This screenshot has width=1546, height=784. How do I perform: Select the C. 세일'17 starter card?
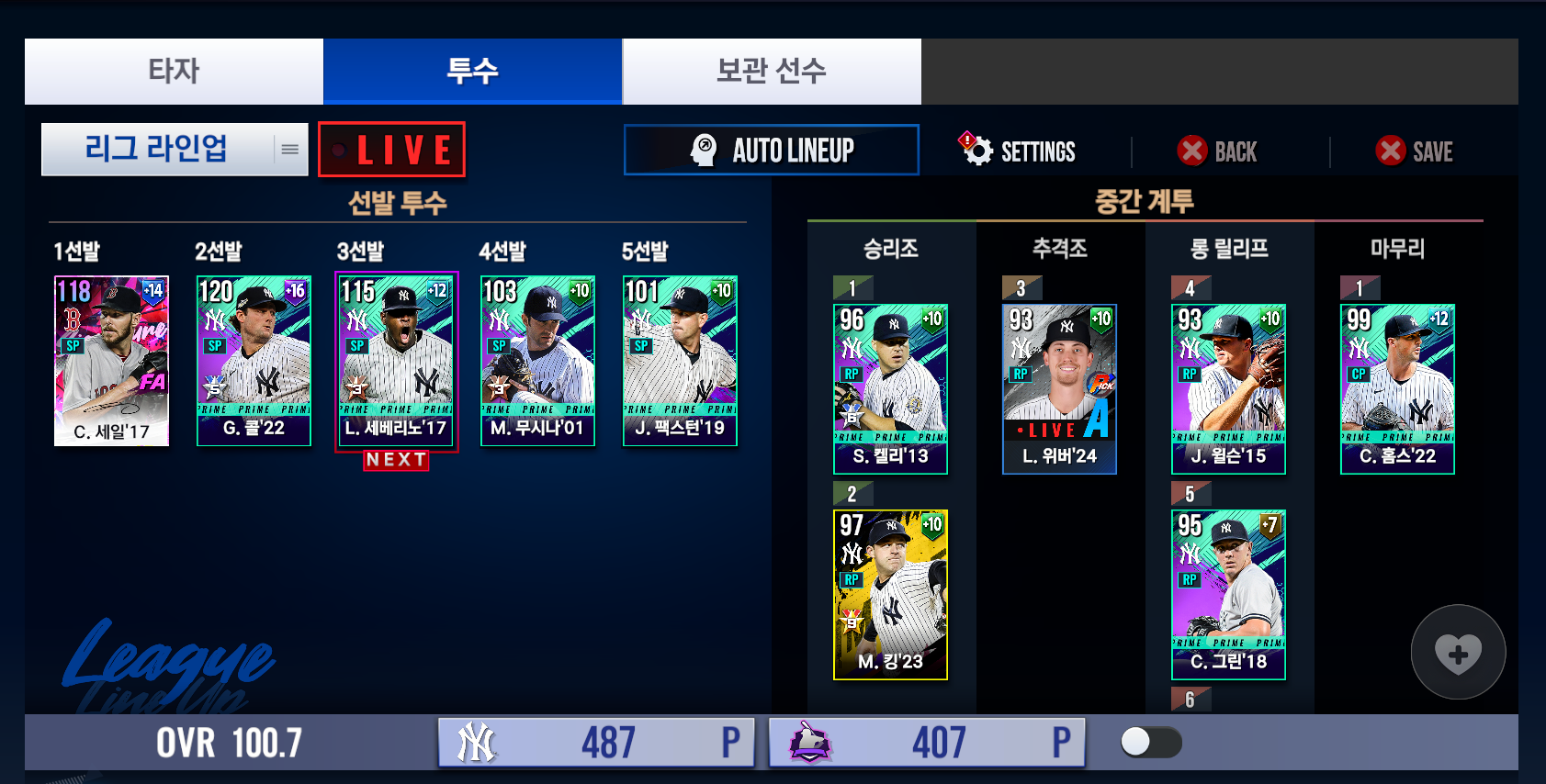111,361
